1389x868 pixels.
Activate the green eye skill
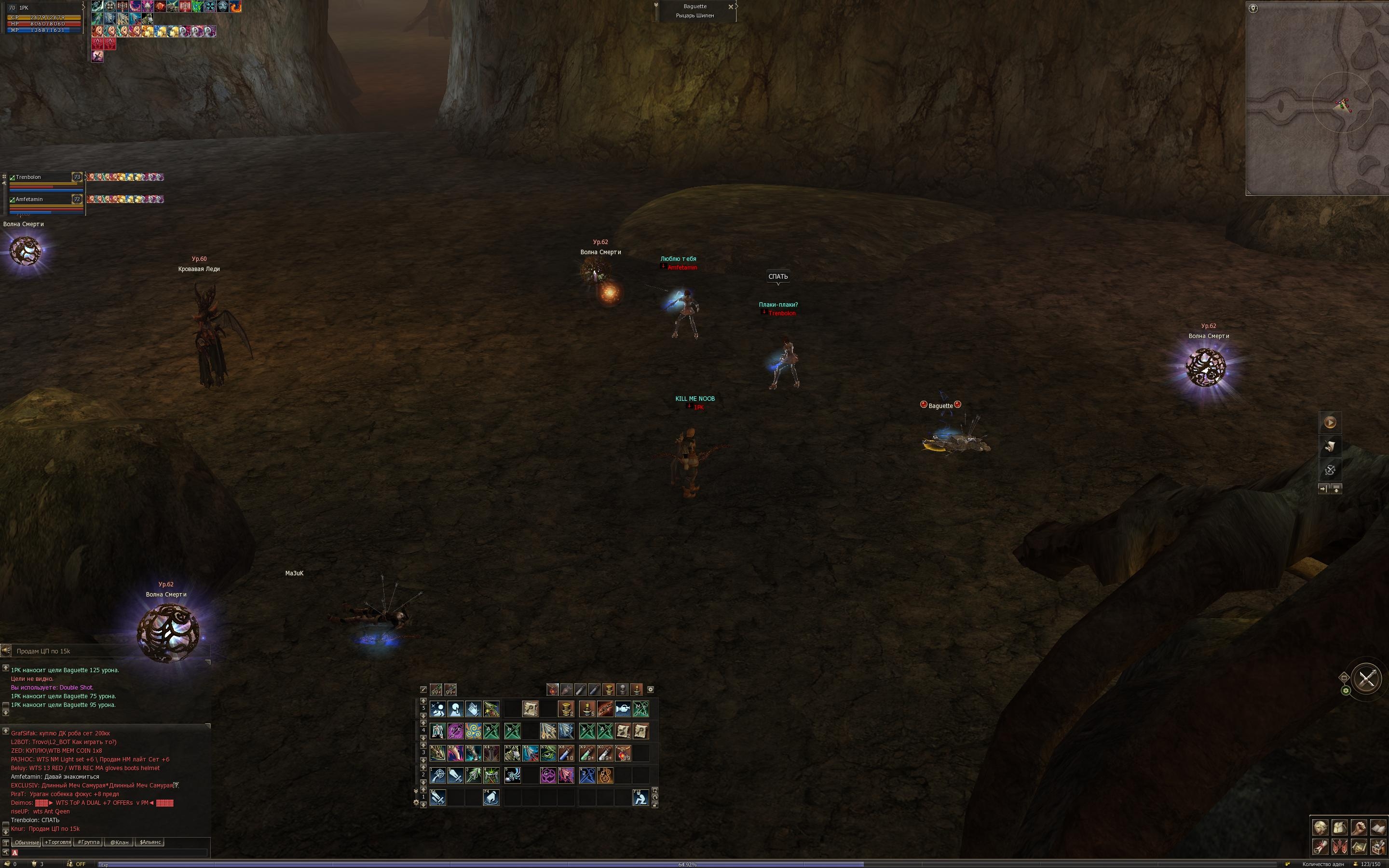pyautogui.click(x=548, y=753)
